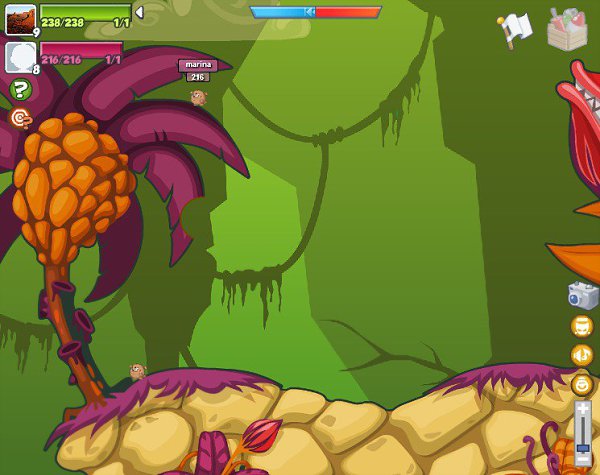Take a screenshot with the camera icon

tap(582, 295)
